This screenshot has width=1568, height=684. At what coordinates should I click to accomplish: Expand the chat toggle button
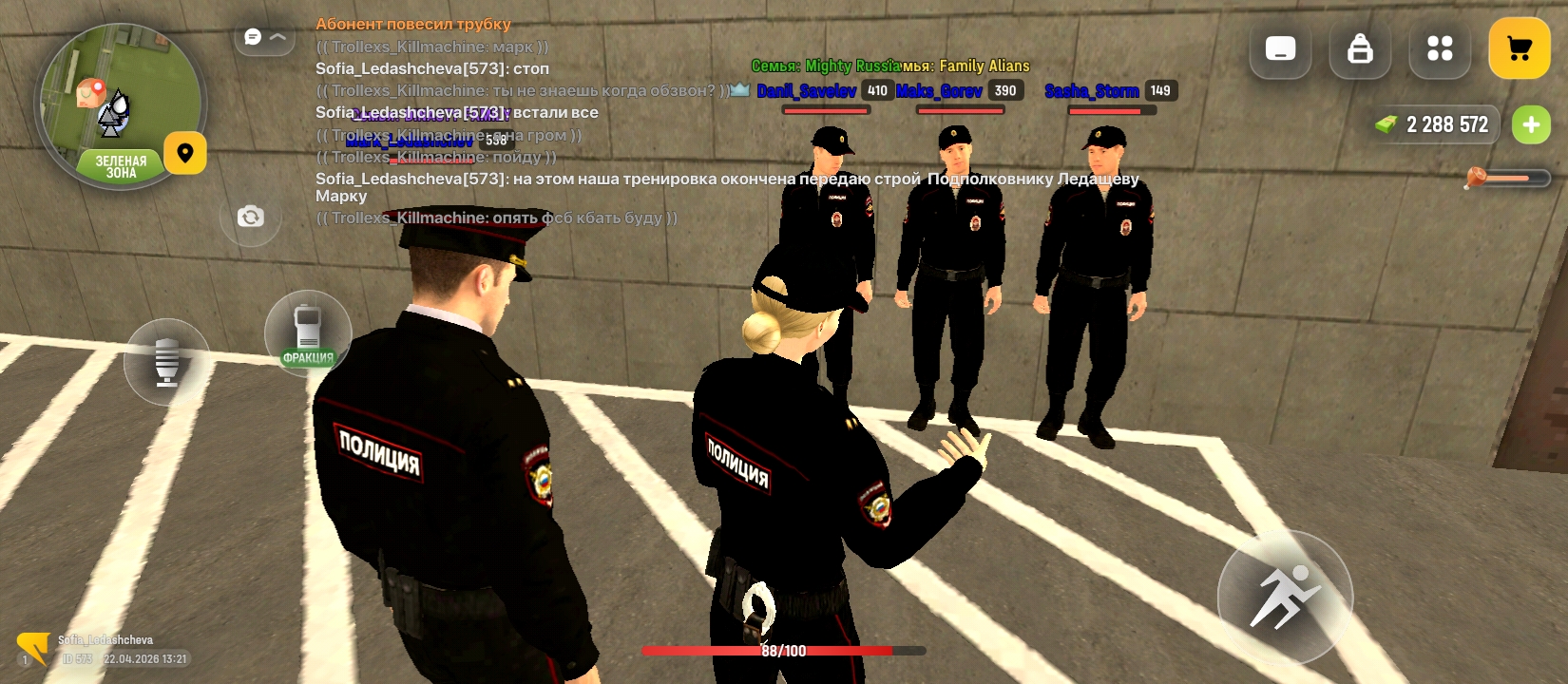[264, 37]
